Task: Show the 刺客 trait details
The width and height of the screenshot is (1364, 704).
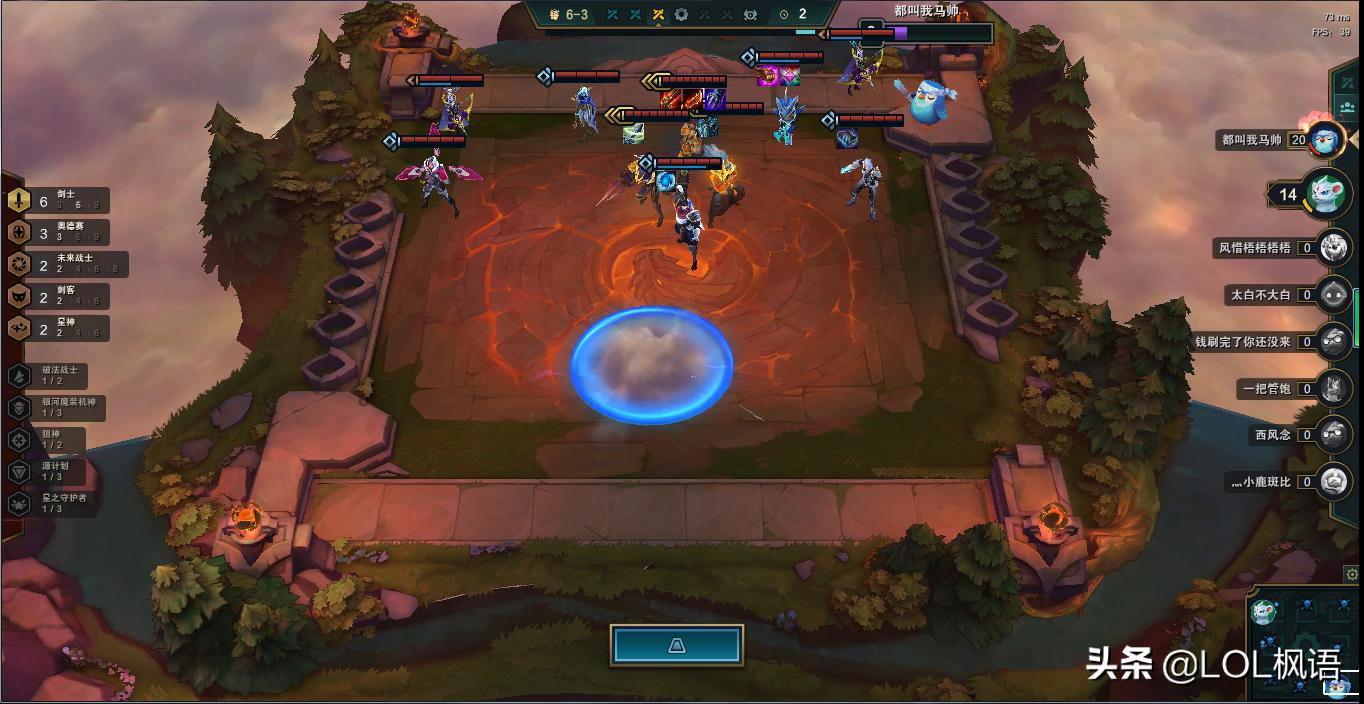Action: [x=60, y=296]
